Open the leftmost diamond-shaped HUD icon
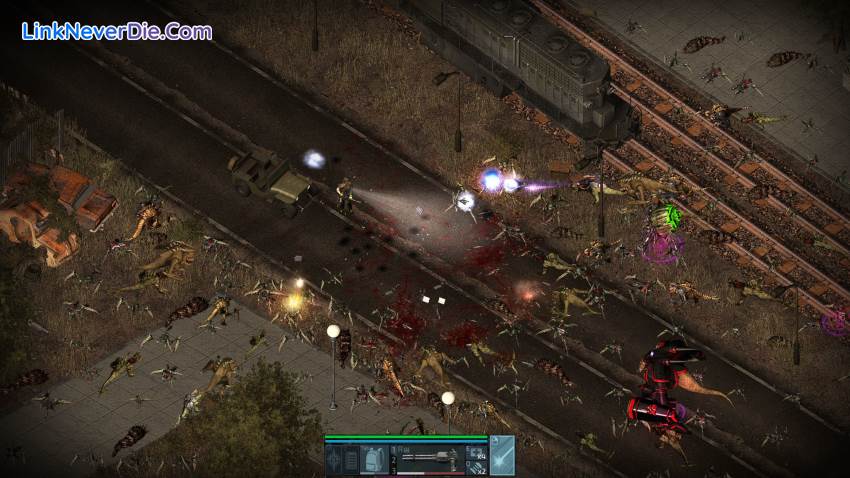The image size is (850, 478). 333,460
